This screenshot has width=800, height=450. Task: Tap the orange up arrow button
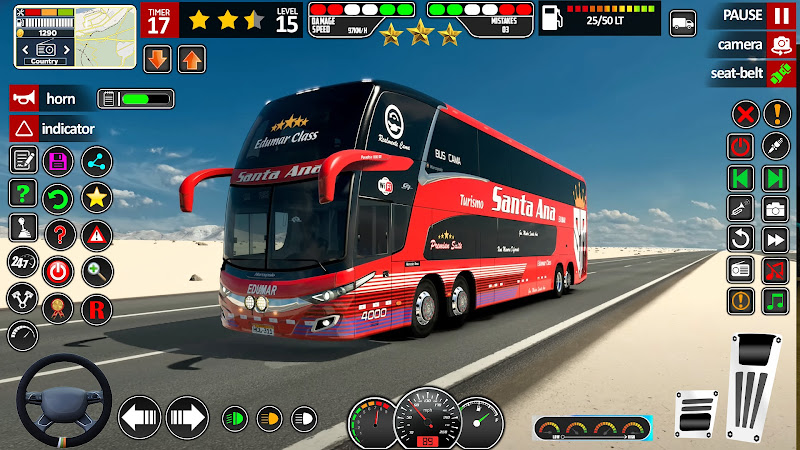tap(191, 59)
